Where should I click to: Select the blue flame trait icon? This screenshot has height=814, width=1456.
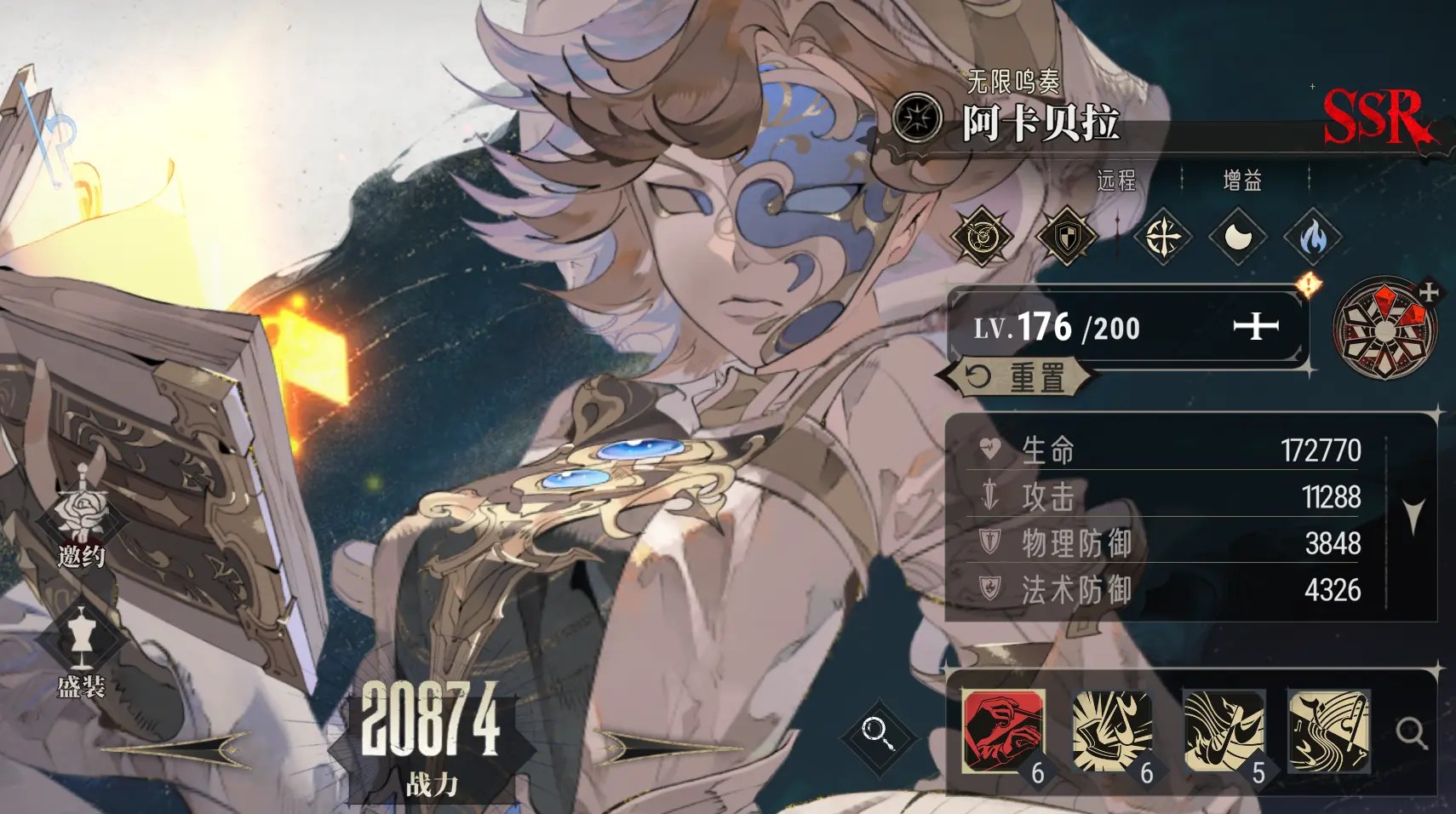(x=1312, y=237)
